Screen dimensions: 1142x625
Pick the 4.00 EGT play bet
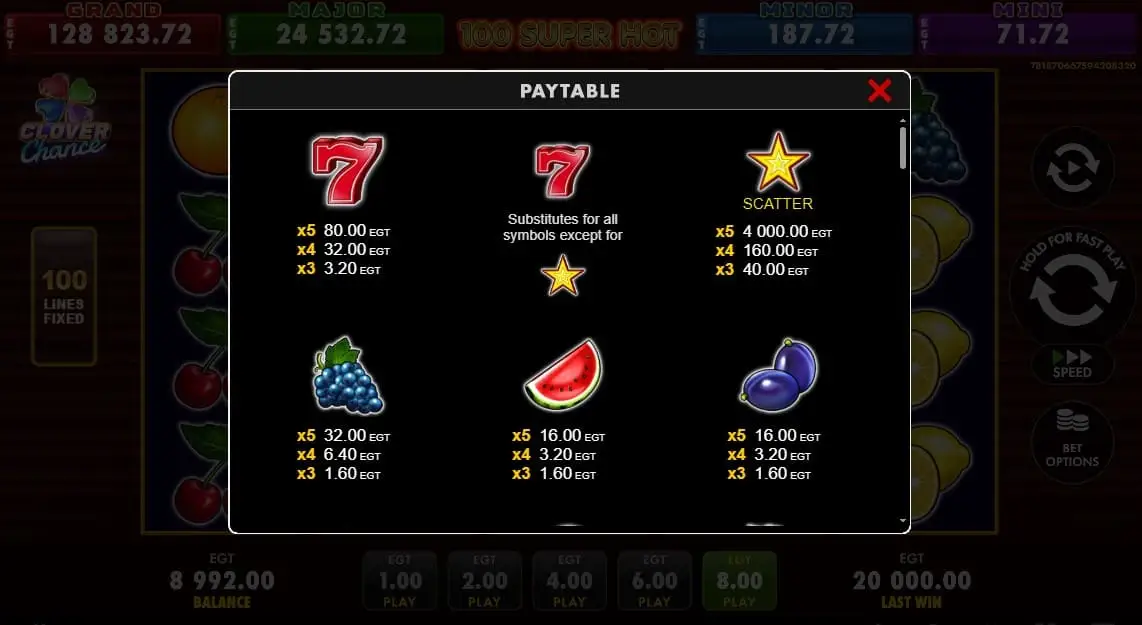[569, 581]
